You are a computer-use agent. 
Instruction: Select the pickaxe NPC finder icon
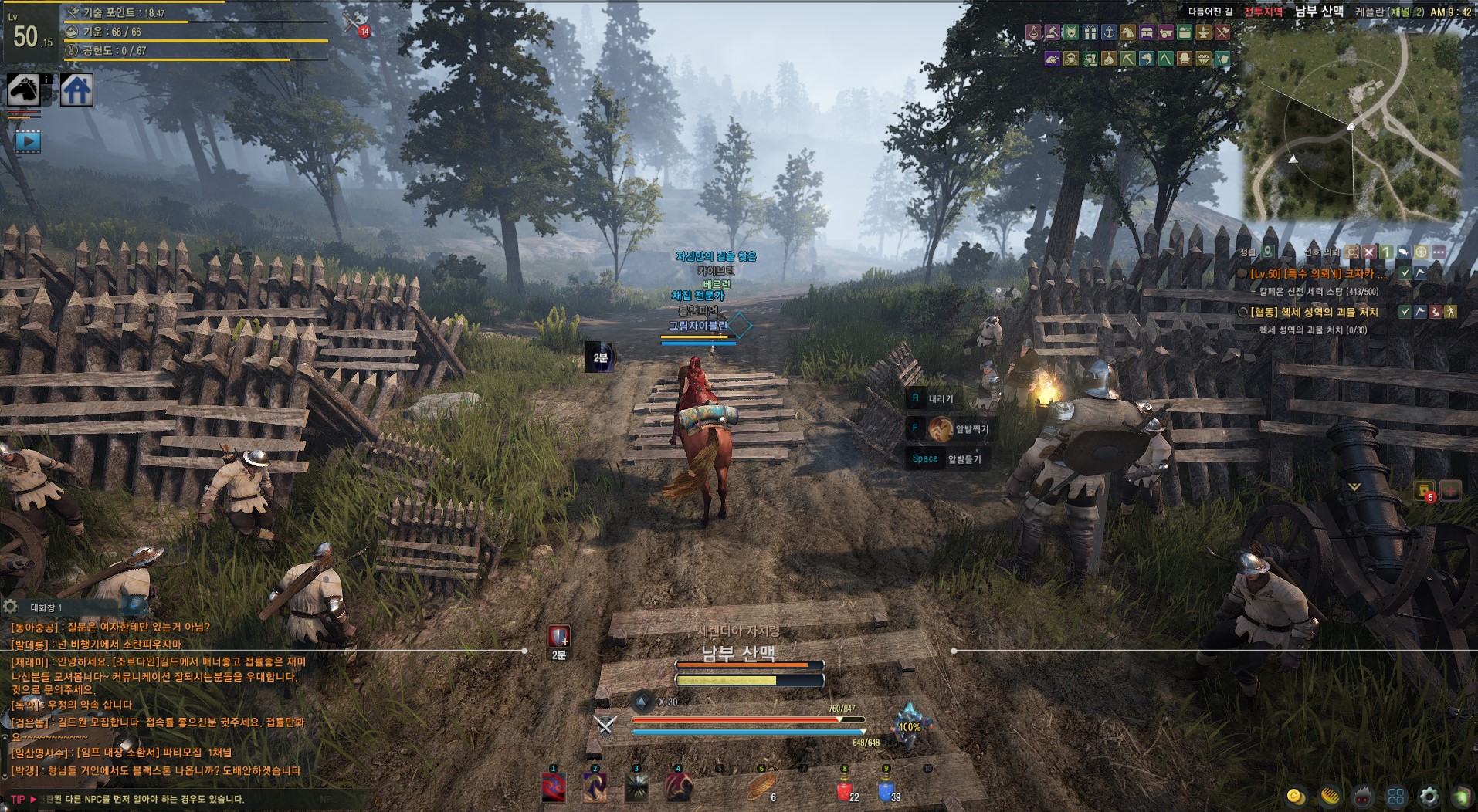[1127, 59]
